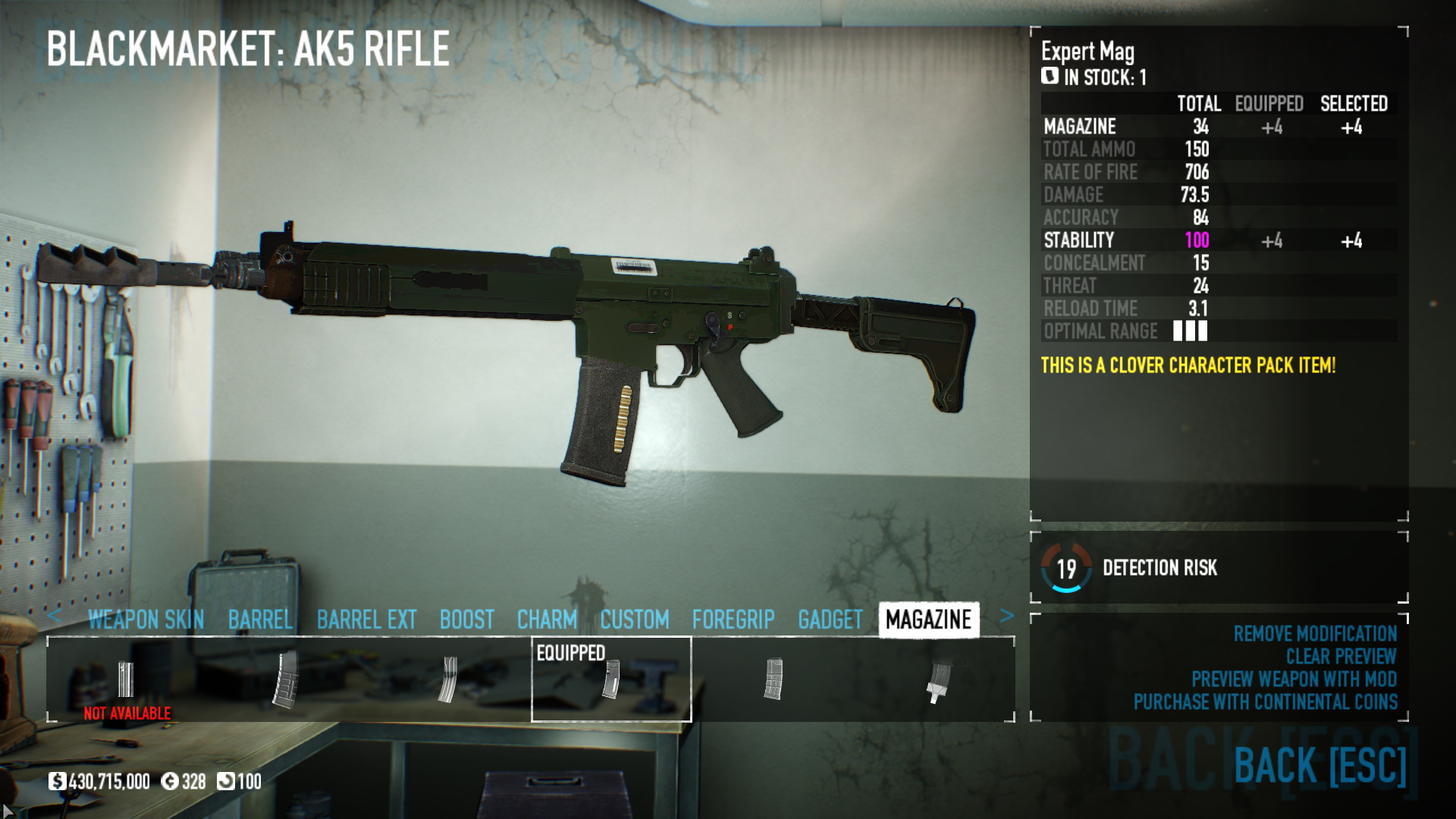
Task: Switch to the WEAPON SKIN tab
Action: (146, 620)
